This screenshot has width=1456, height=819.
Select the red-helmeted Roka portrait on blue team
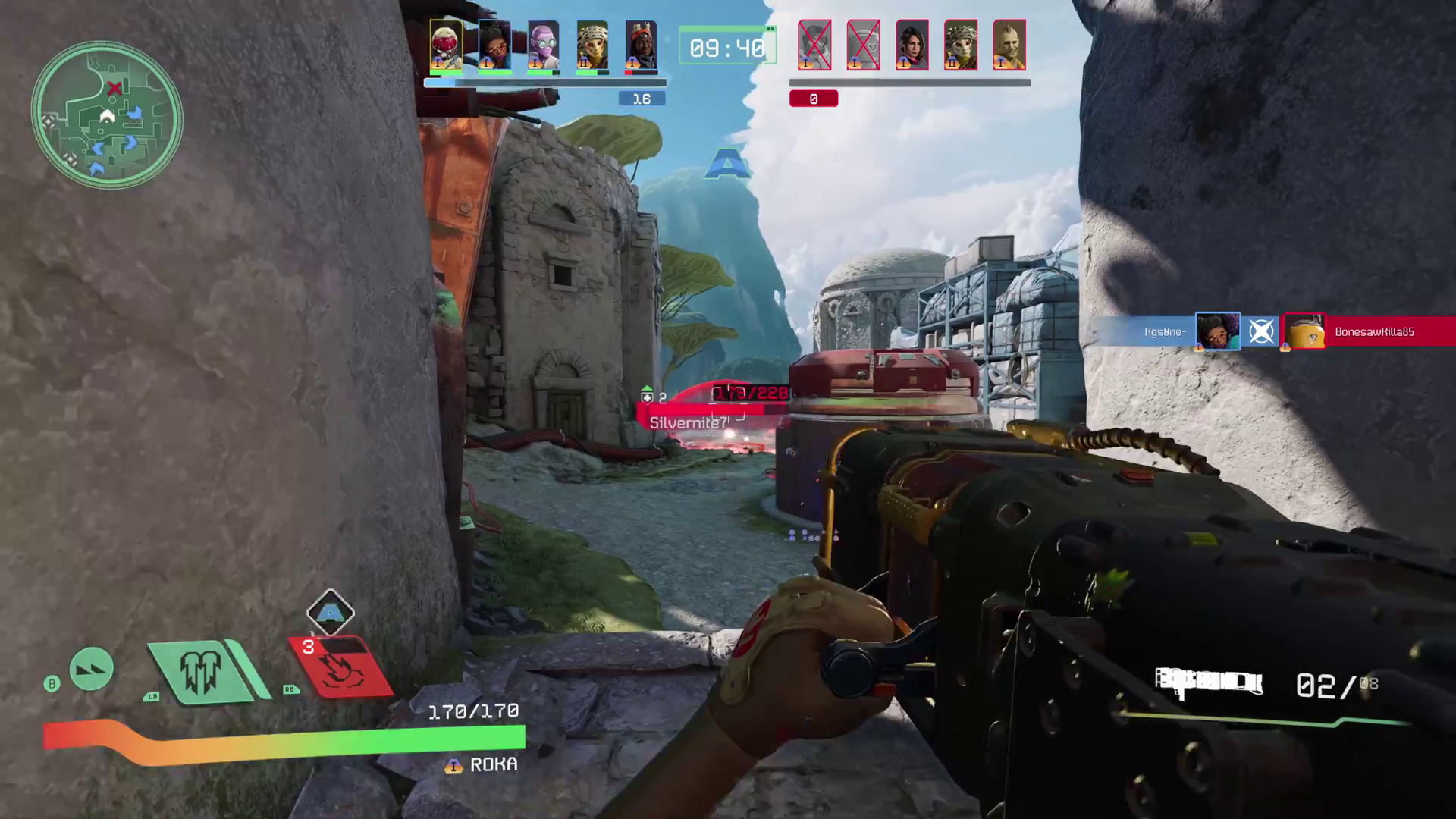point(446,45)
